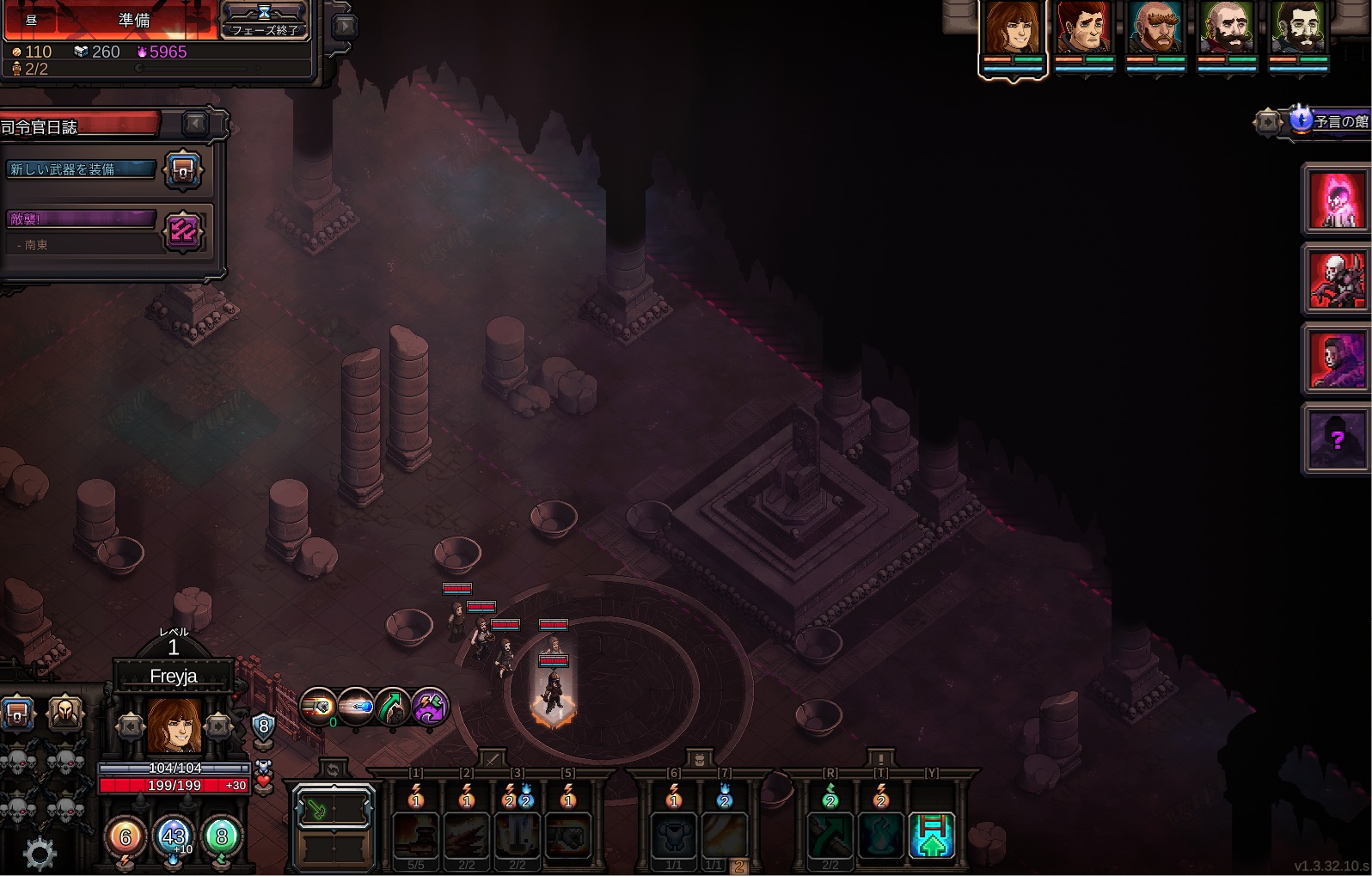Image resolution: width=1372 pixels, height=876 pixels.
Task: Inspect the unknown question mark enemy card
Action: (x=1337, y=440)
